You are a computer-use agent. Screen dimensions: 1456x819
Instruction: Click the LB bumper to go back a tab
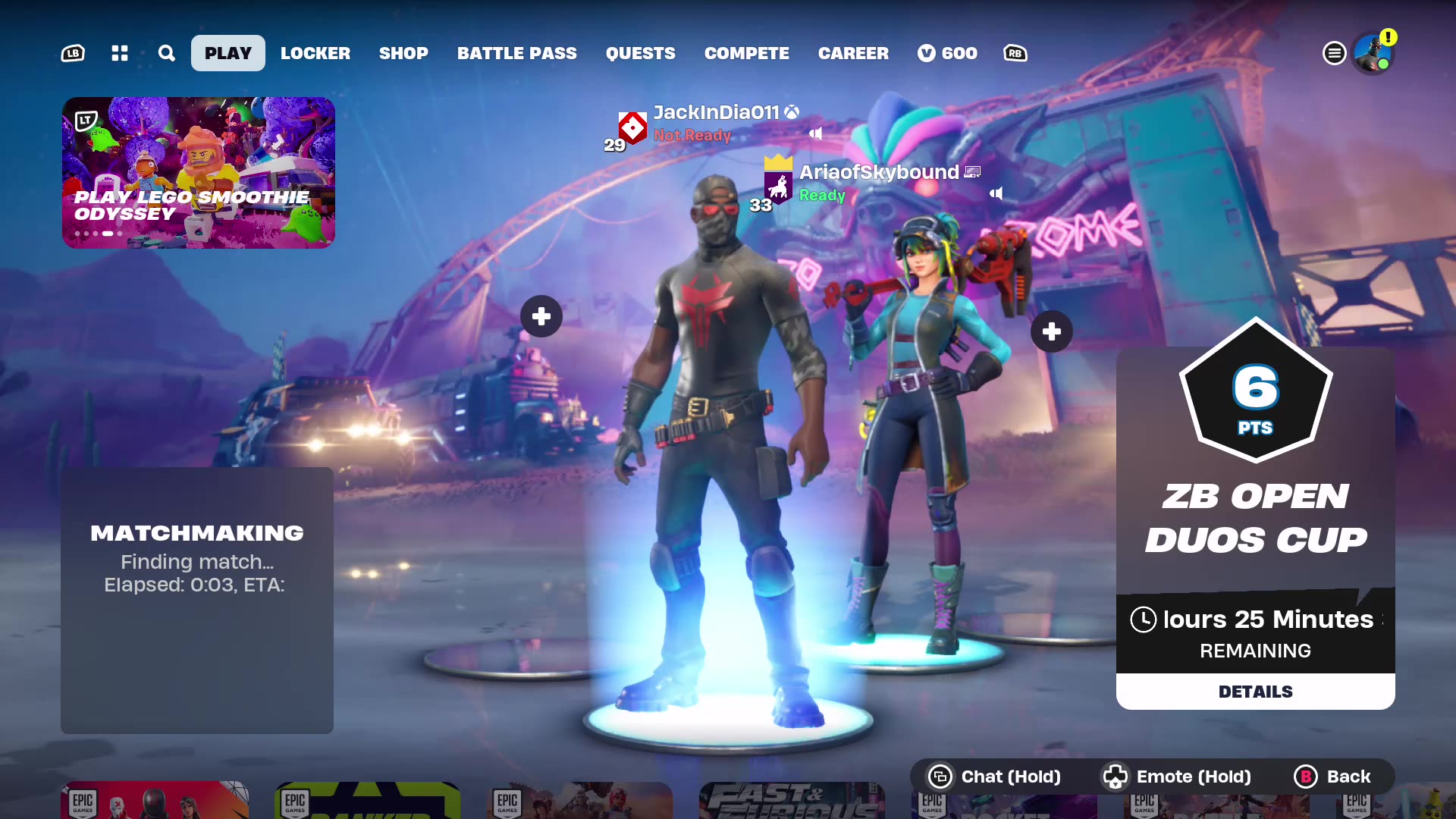tap(72, 53)
